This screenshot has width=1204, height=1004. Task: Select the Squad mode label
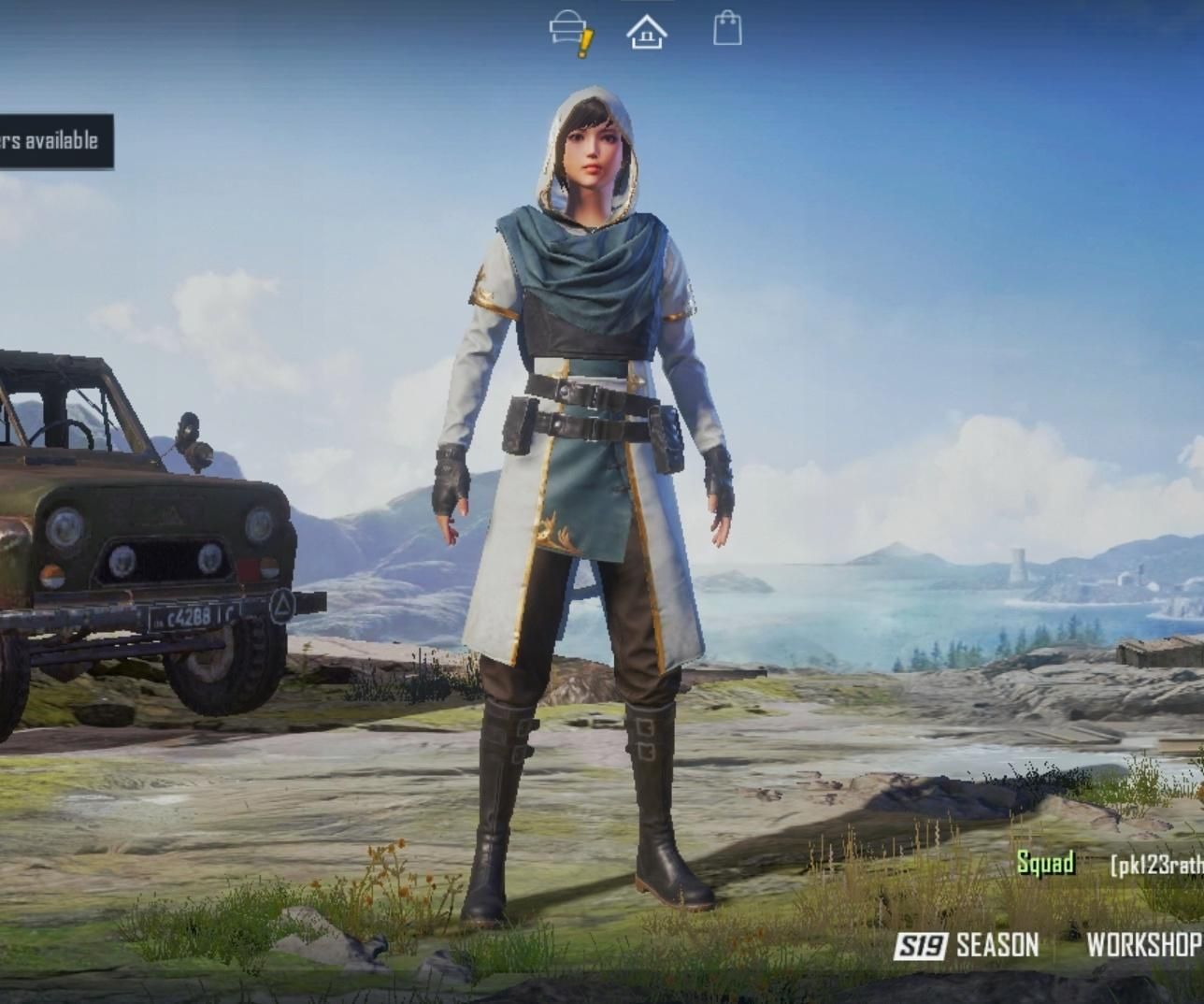click(1045, 863)
